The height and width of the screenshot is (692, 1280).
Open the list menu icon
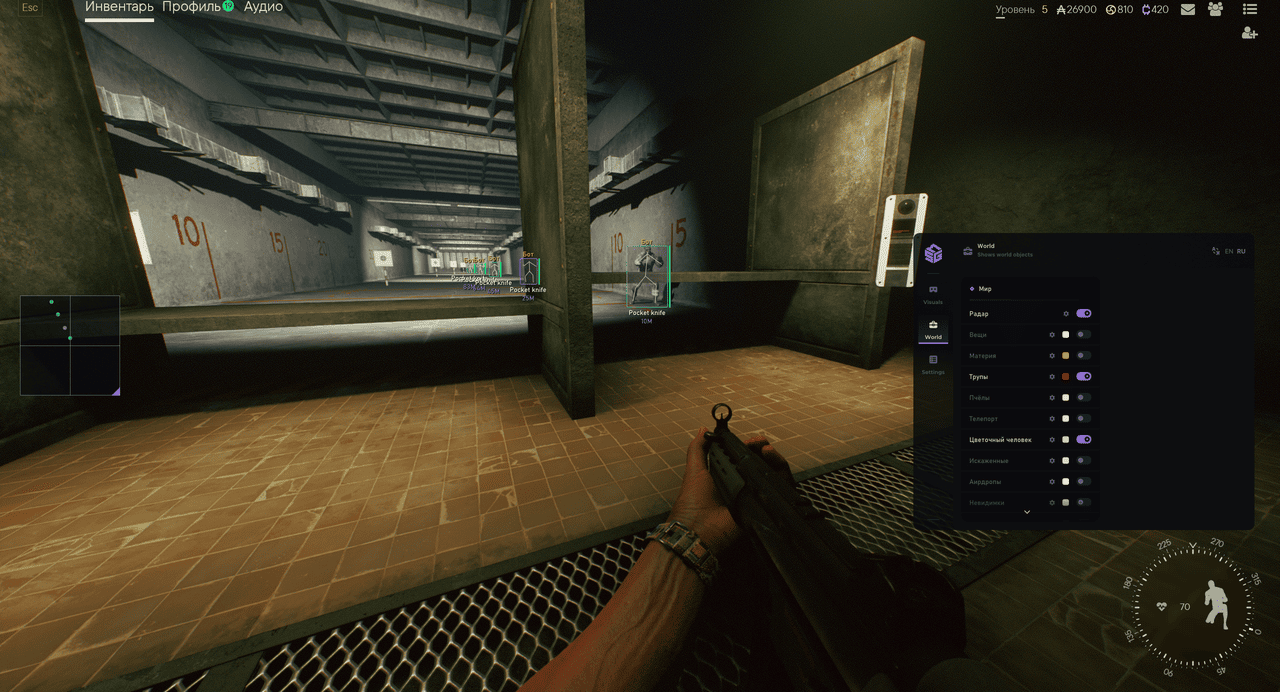1250,10
